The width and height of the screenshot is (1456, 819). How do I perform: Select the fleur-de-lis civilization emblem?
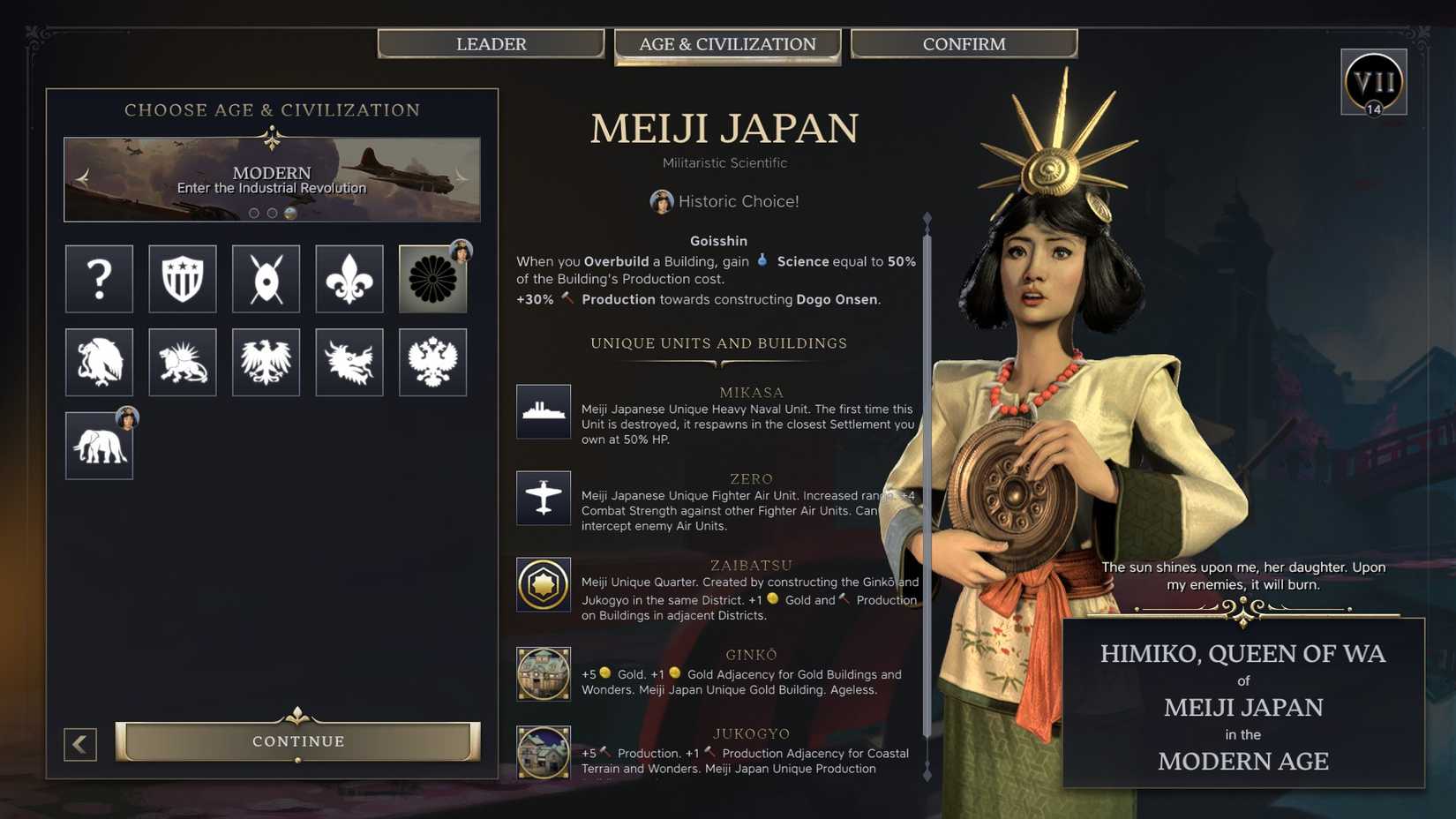point(349,279)
